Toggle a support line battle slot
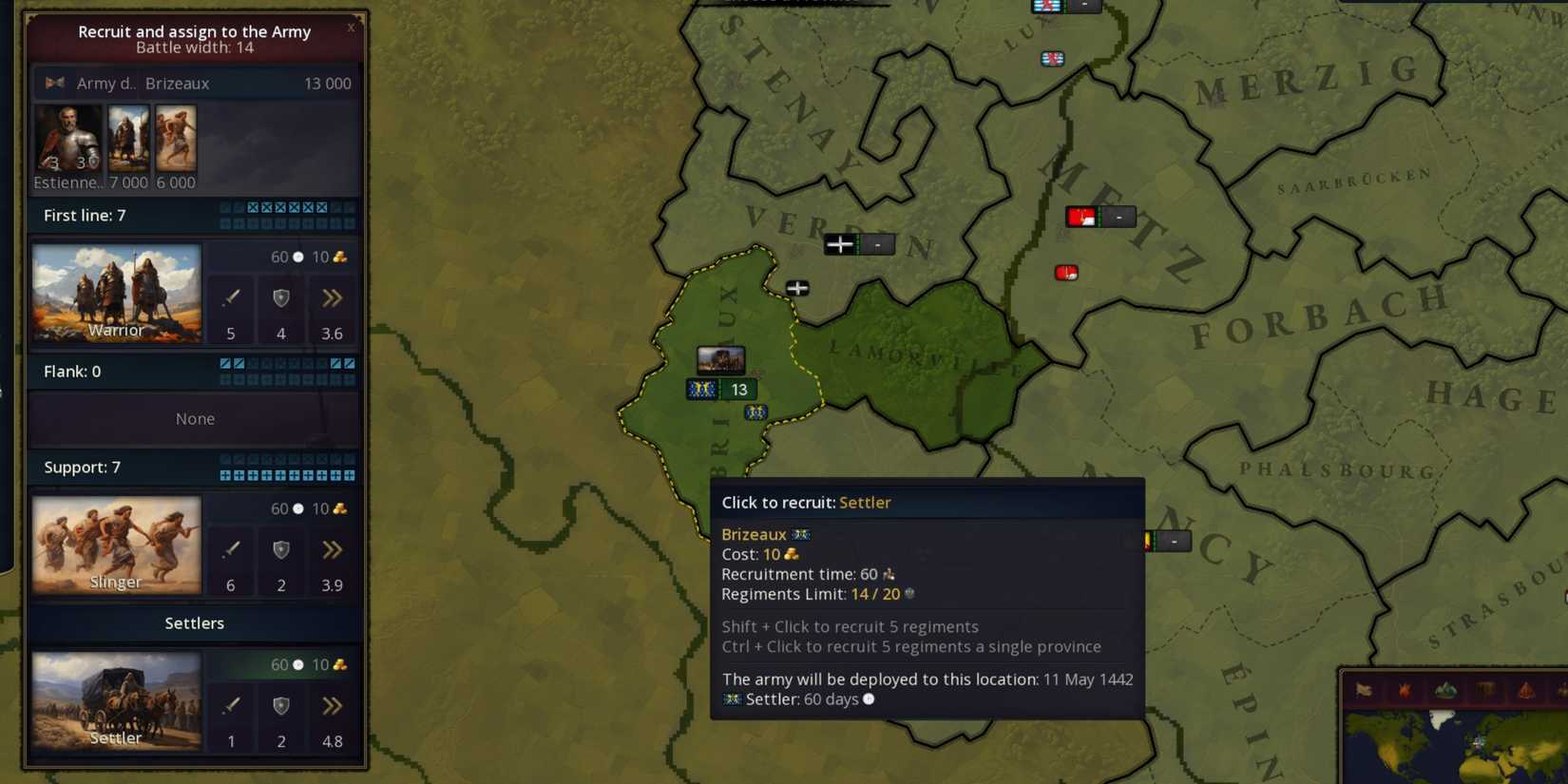The image size is (1568, 784). click(224, 475)
